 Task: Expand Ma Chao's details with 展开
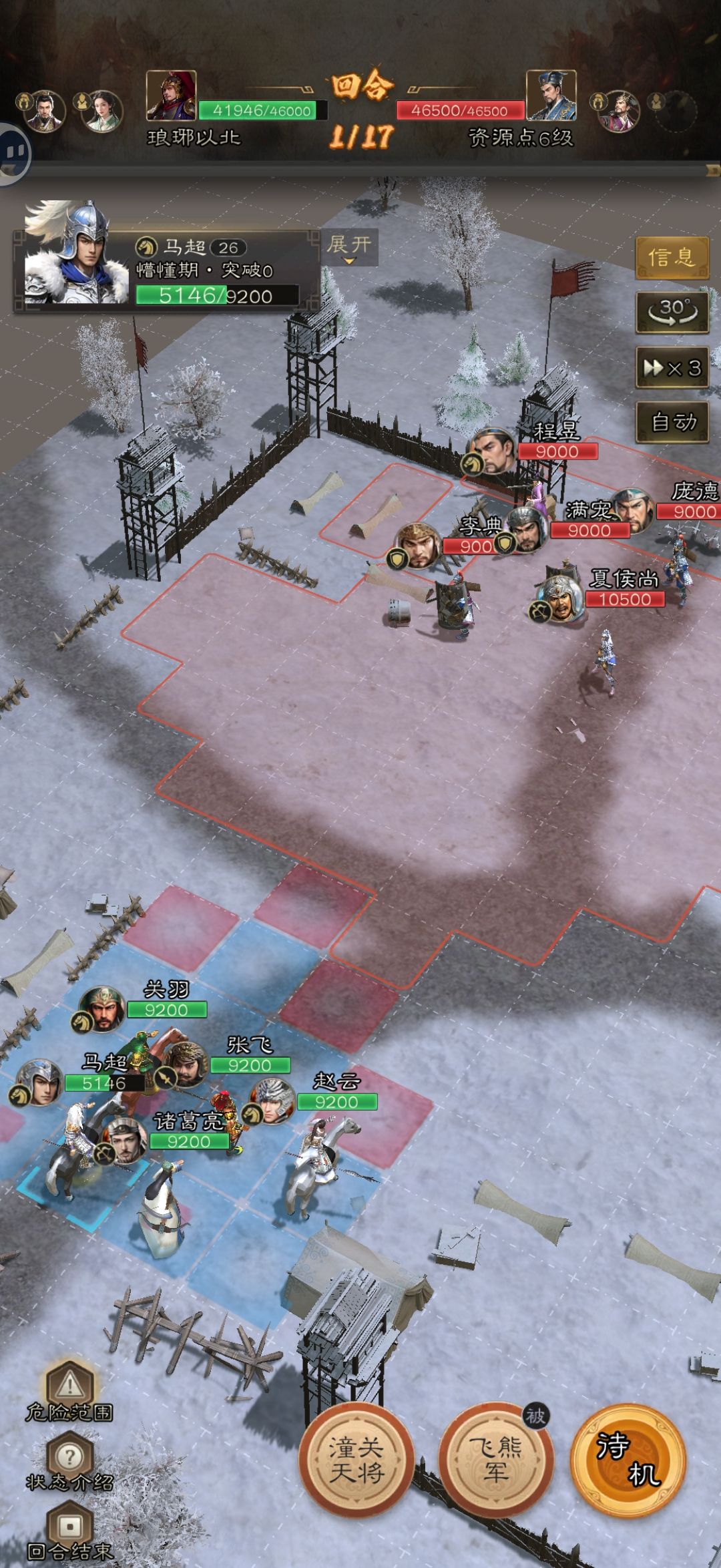tap(348, 246)
